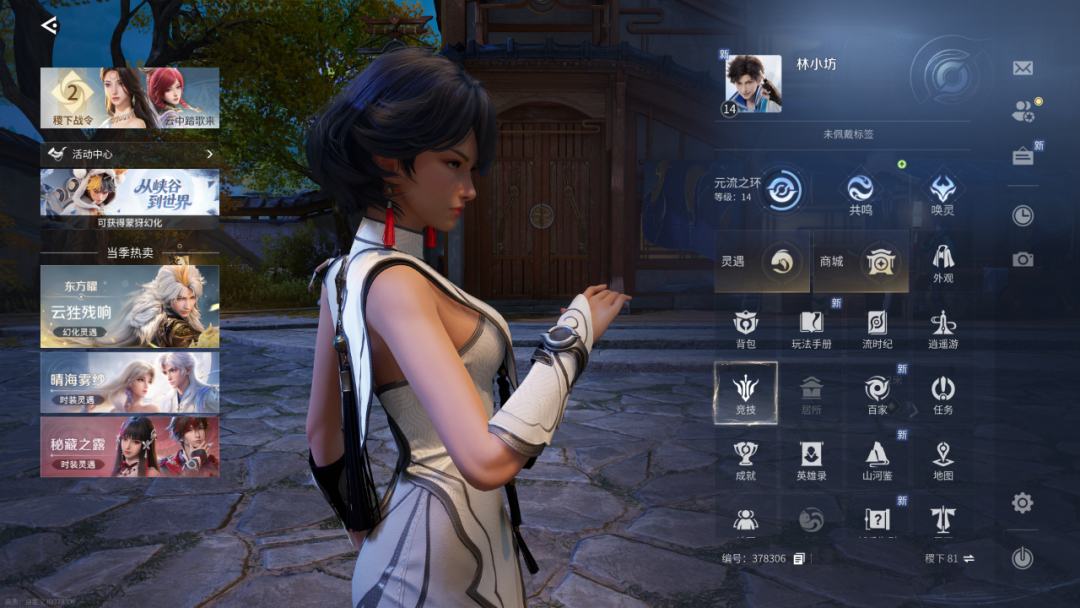Open the 地图 map
Image resolution: width=1080 pixels, height=608 pixels.
[943, 459]
